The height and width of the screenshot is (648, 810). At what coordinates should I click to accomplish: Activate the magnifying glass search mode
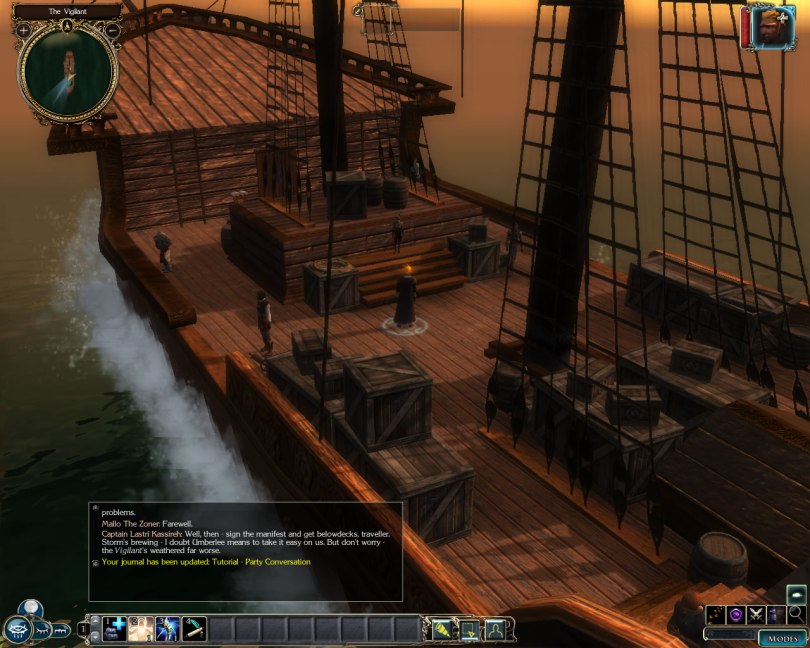pos(796,614)
